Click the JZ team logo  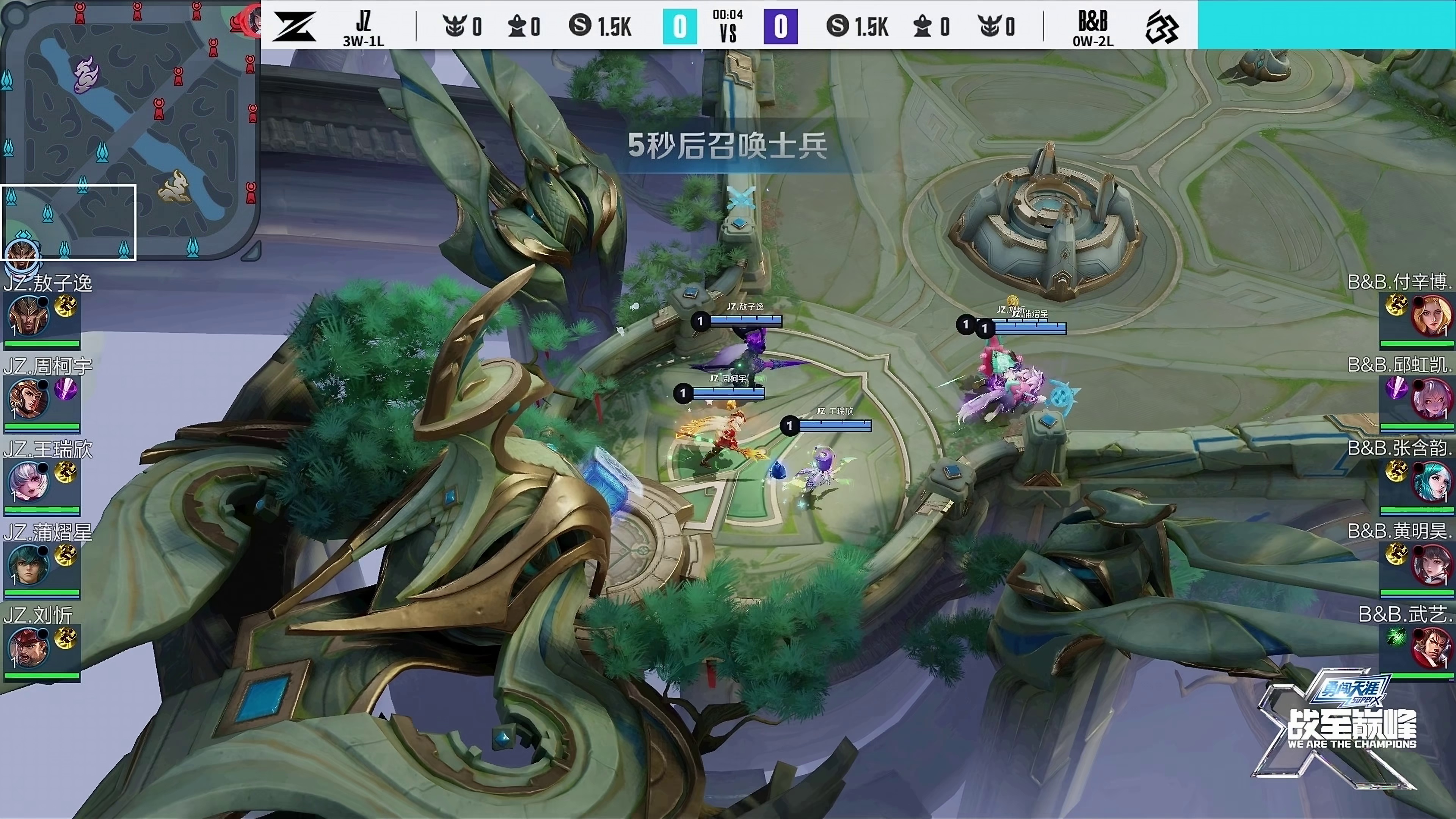(294, 26)
